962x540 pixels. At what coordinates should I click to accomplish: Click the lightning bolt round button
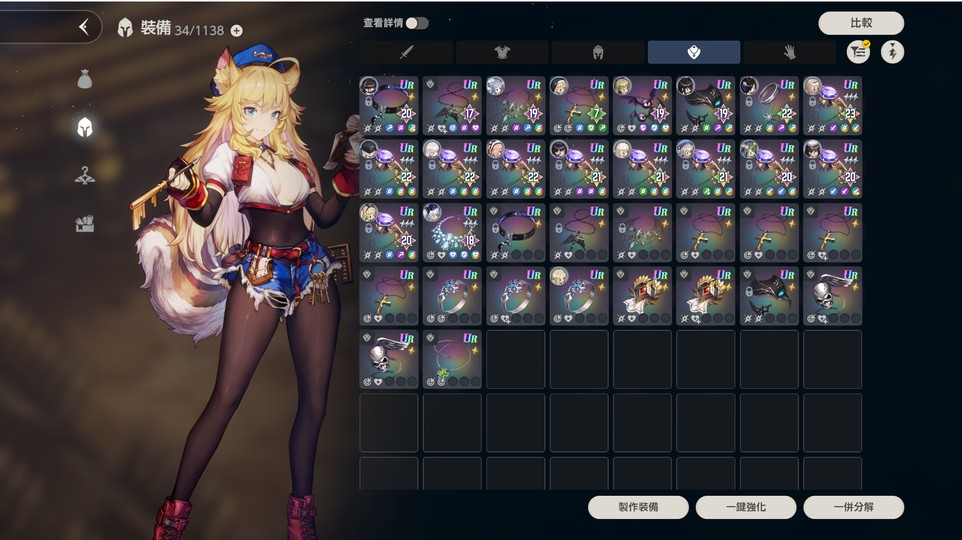click(x=892, y=52)
